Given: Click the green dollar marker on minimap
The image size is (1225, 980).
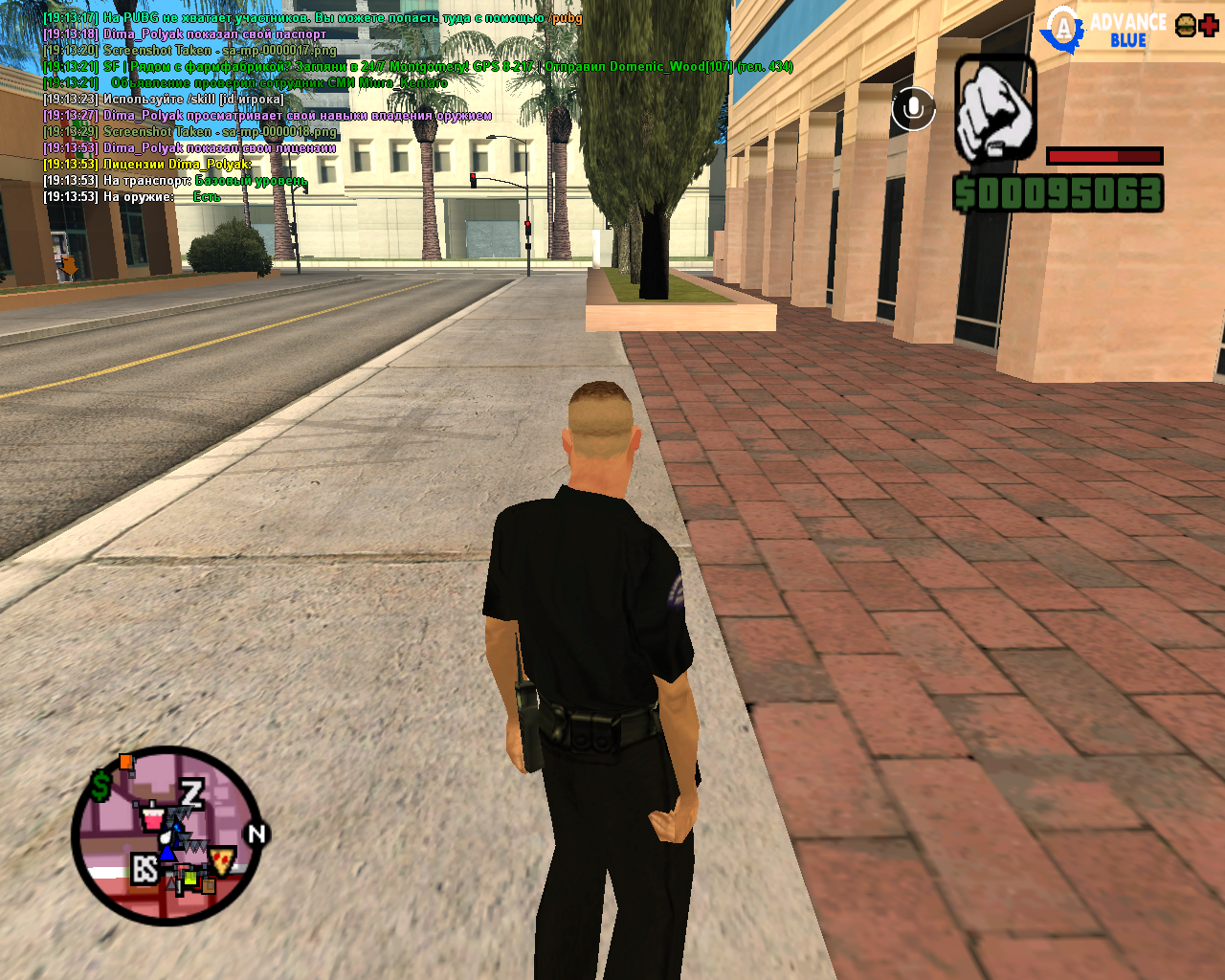Looking at the screenshot, I should [101, 787].
